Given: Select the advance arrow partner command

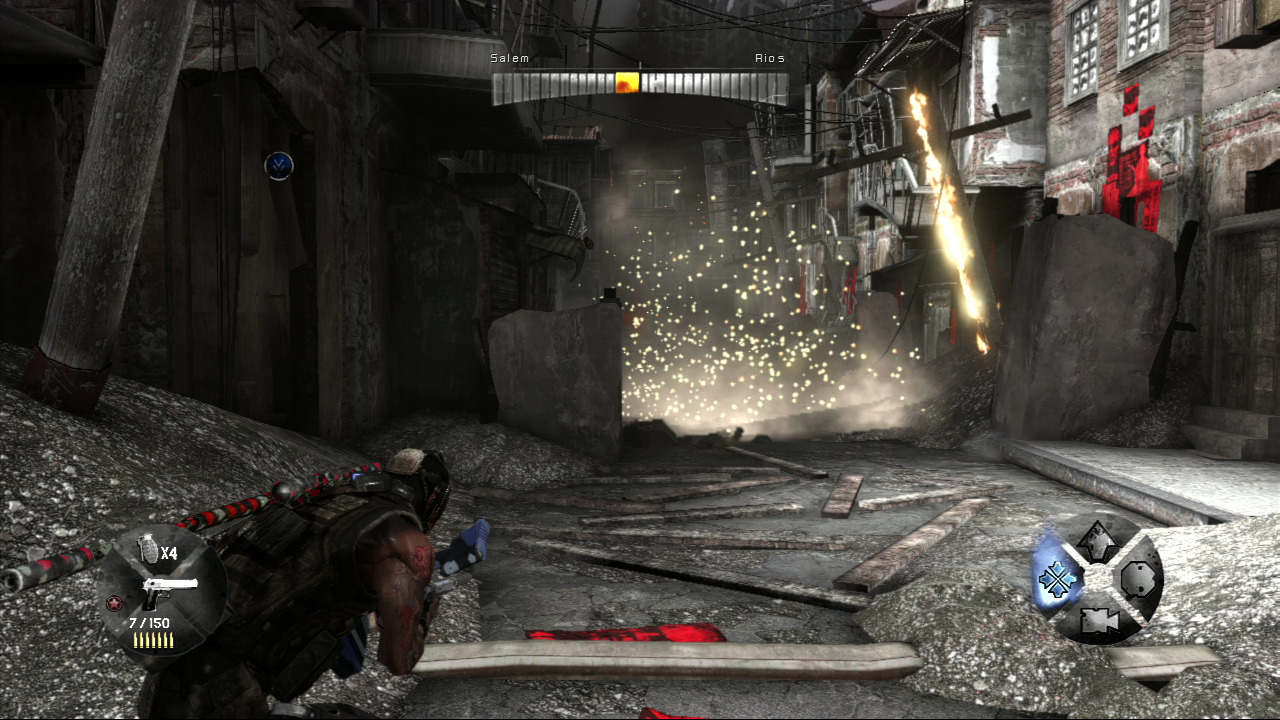Looking at the screenshot, I should tap(1097, 541).
